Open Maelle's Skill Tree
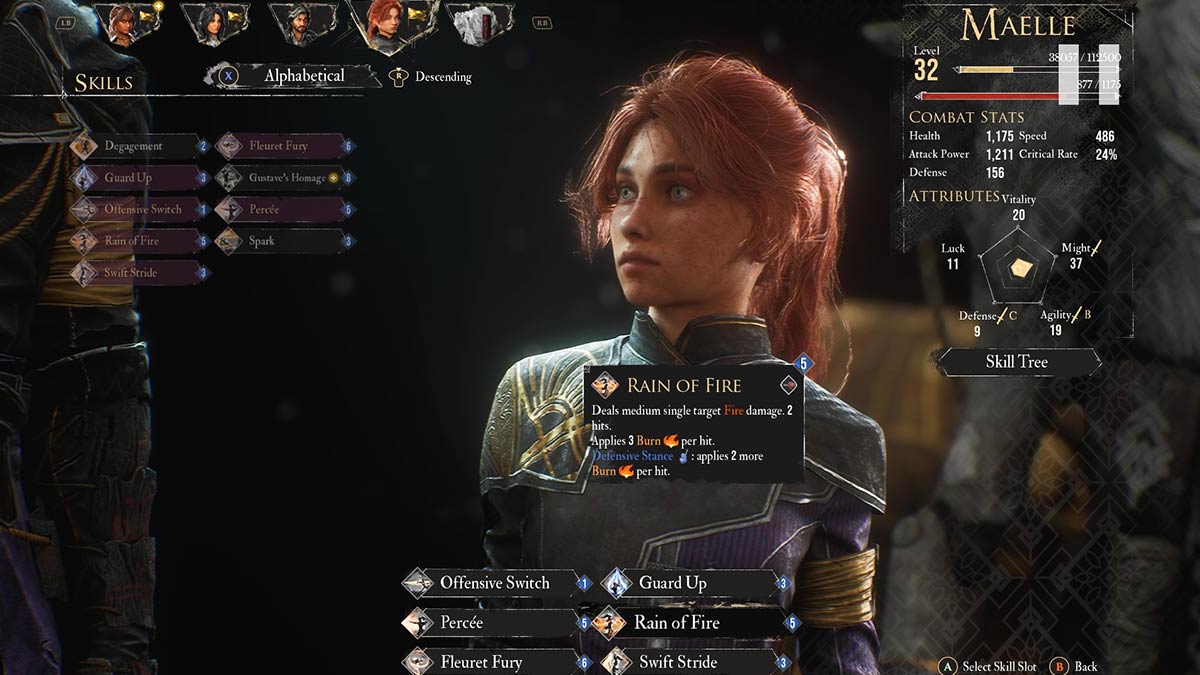Screen dimensions: 1200x675 (1016, 362)
